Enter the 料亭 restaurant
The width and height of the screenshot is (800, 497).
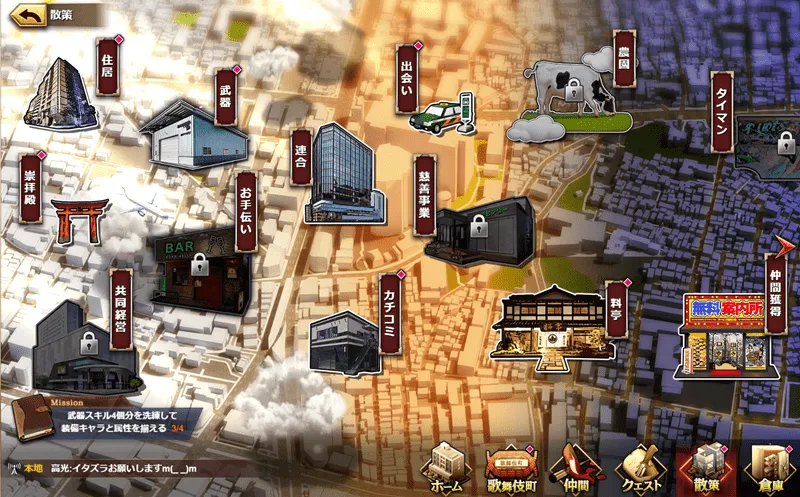pyautogui.click(x=548, y=323)
